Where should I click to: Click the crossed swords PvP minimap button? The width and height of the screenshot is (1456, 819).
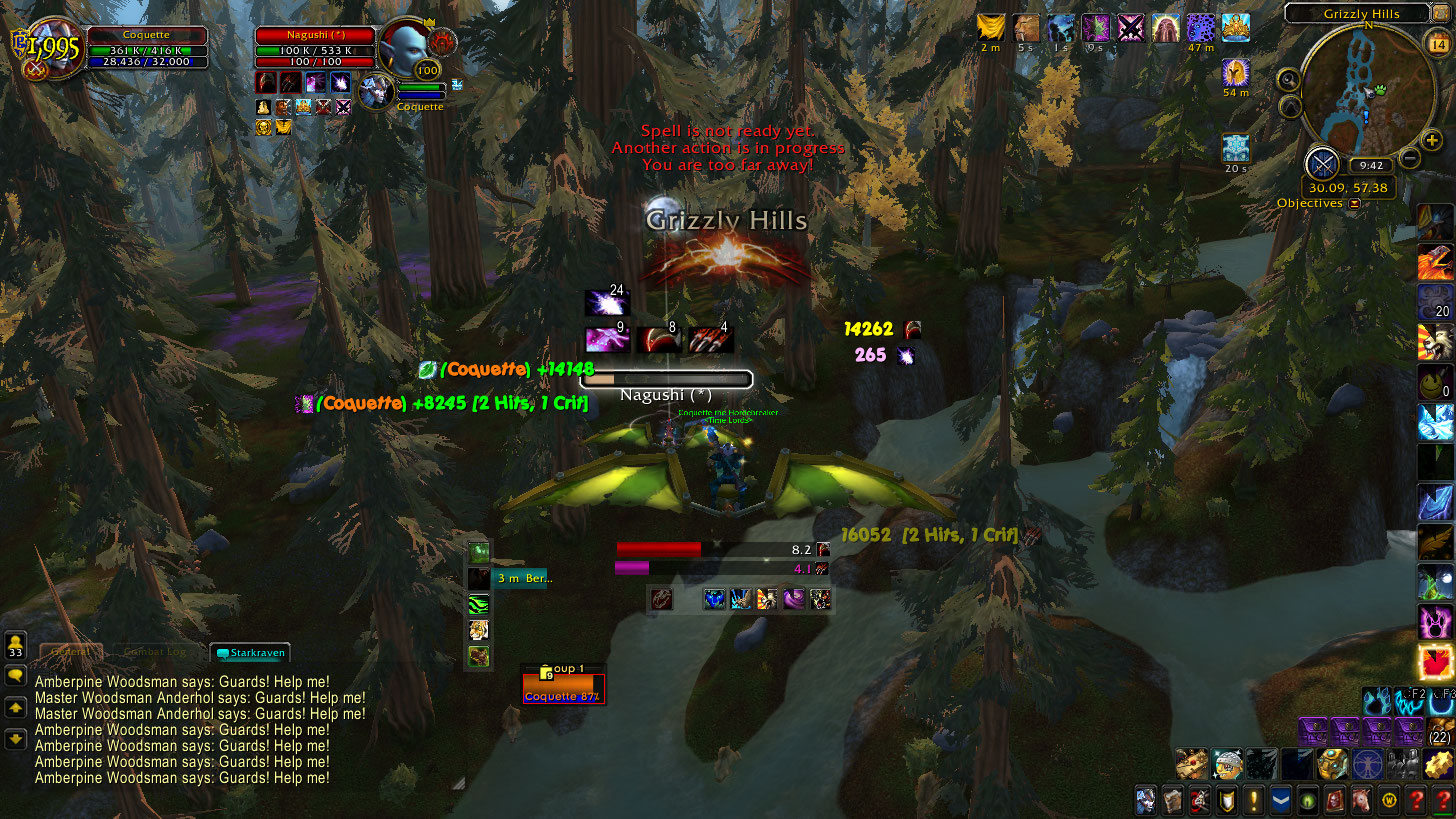coord(1322,163)
